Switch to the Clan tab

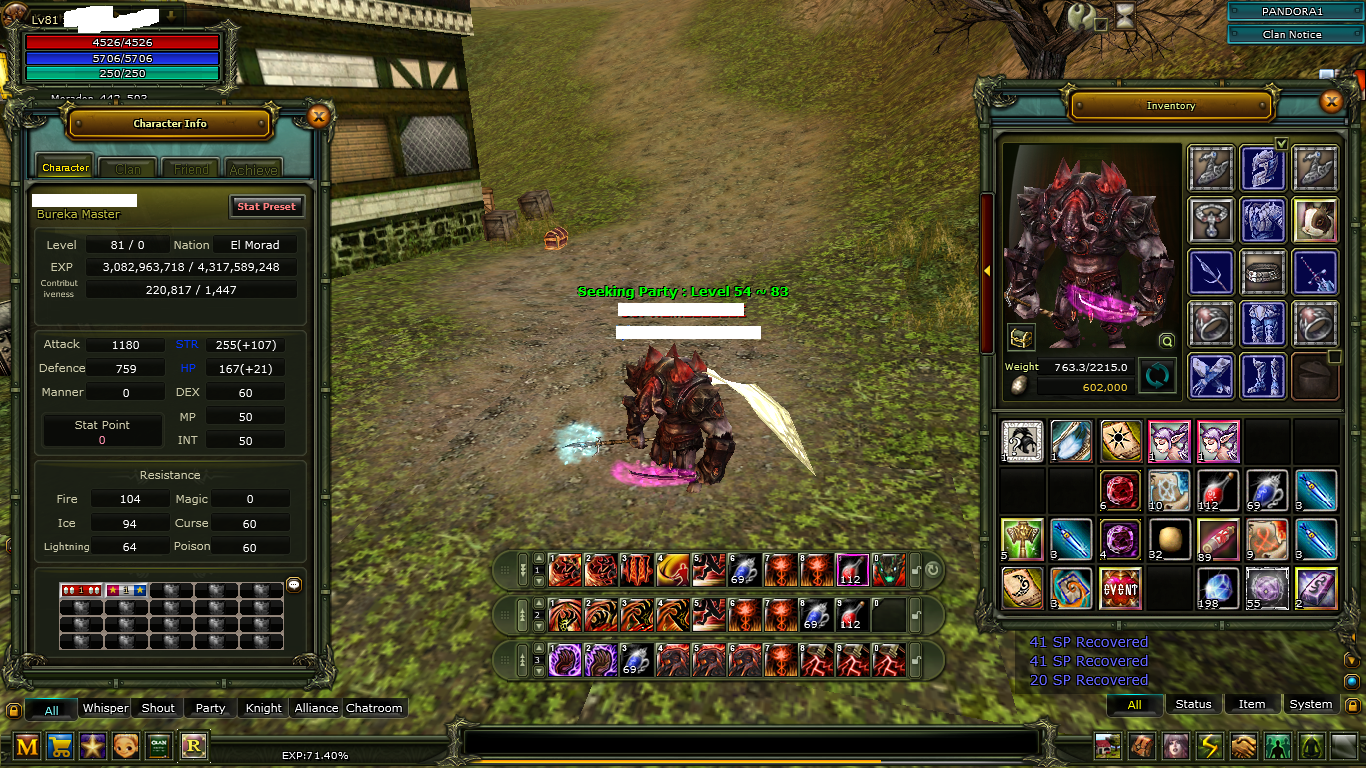tap(127, 169)
